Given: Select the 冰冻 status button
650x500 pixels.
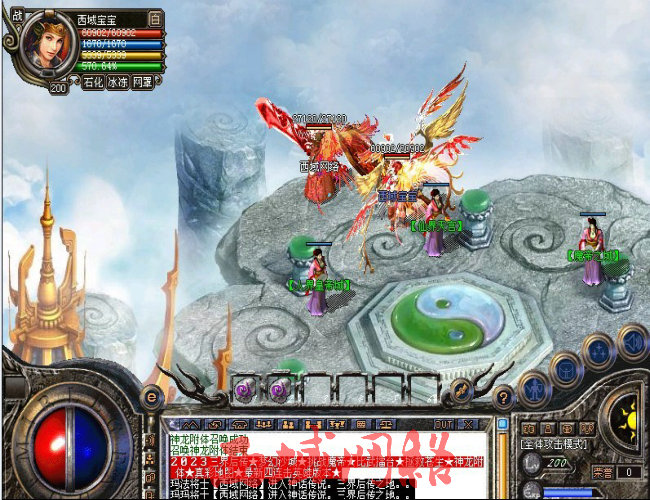Looking at the screenshot, I should tap(119, 82).
